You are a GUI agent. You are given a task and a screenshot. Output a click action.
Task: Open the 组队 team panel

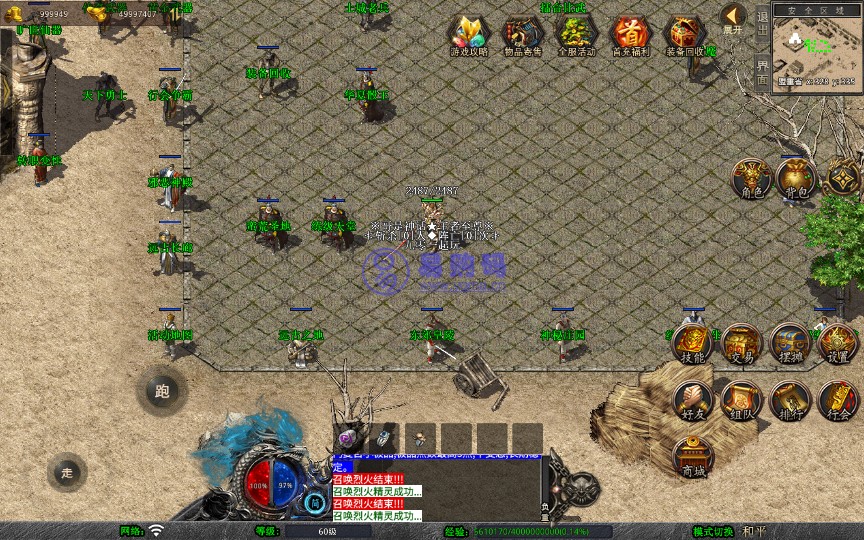(741, 400)
